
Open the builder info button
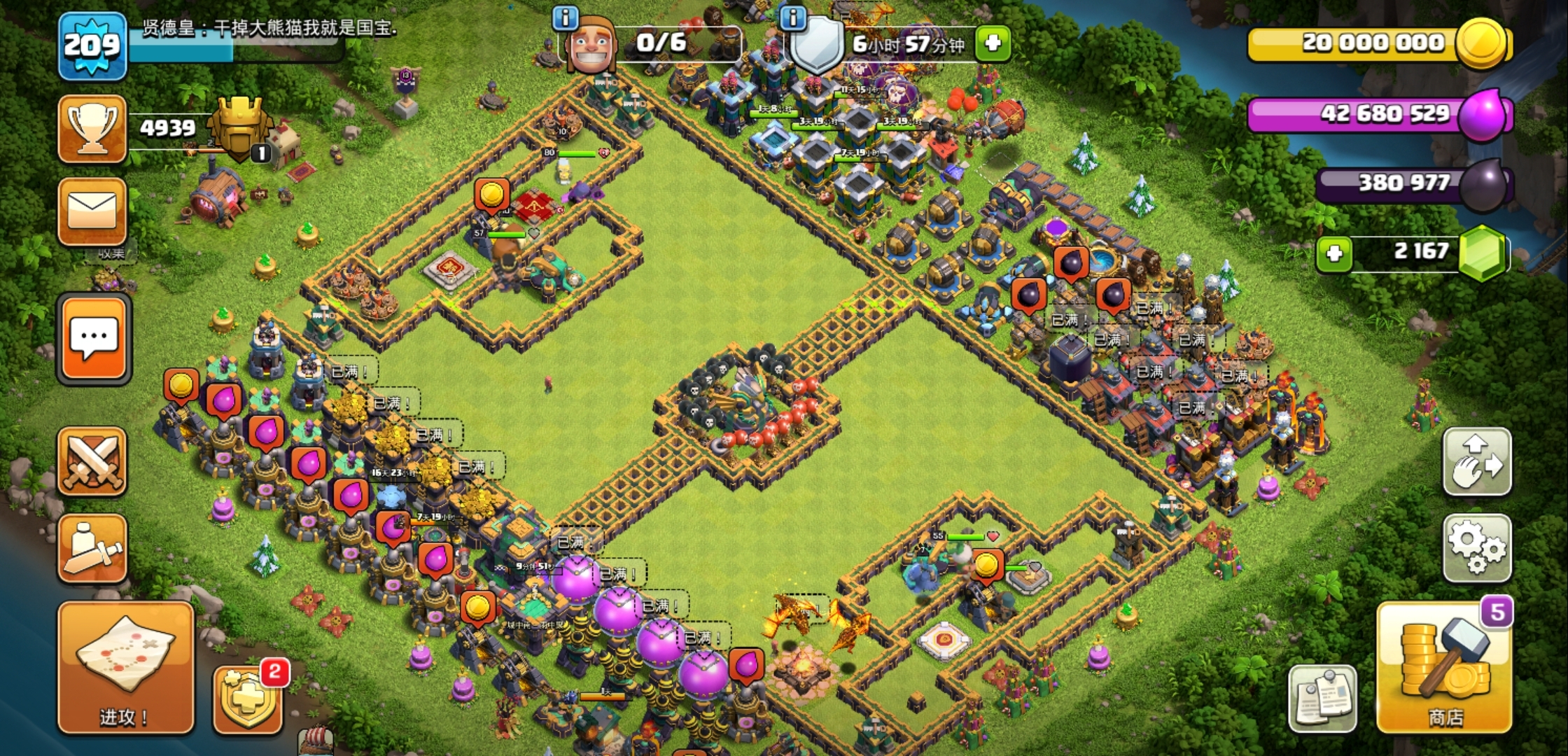pos(565,17)
